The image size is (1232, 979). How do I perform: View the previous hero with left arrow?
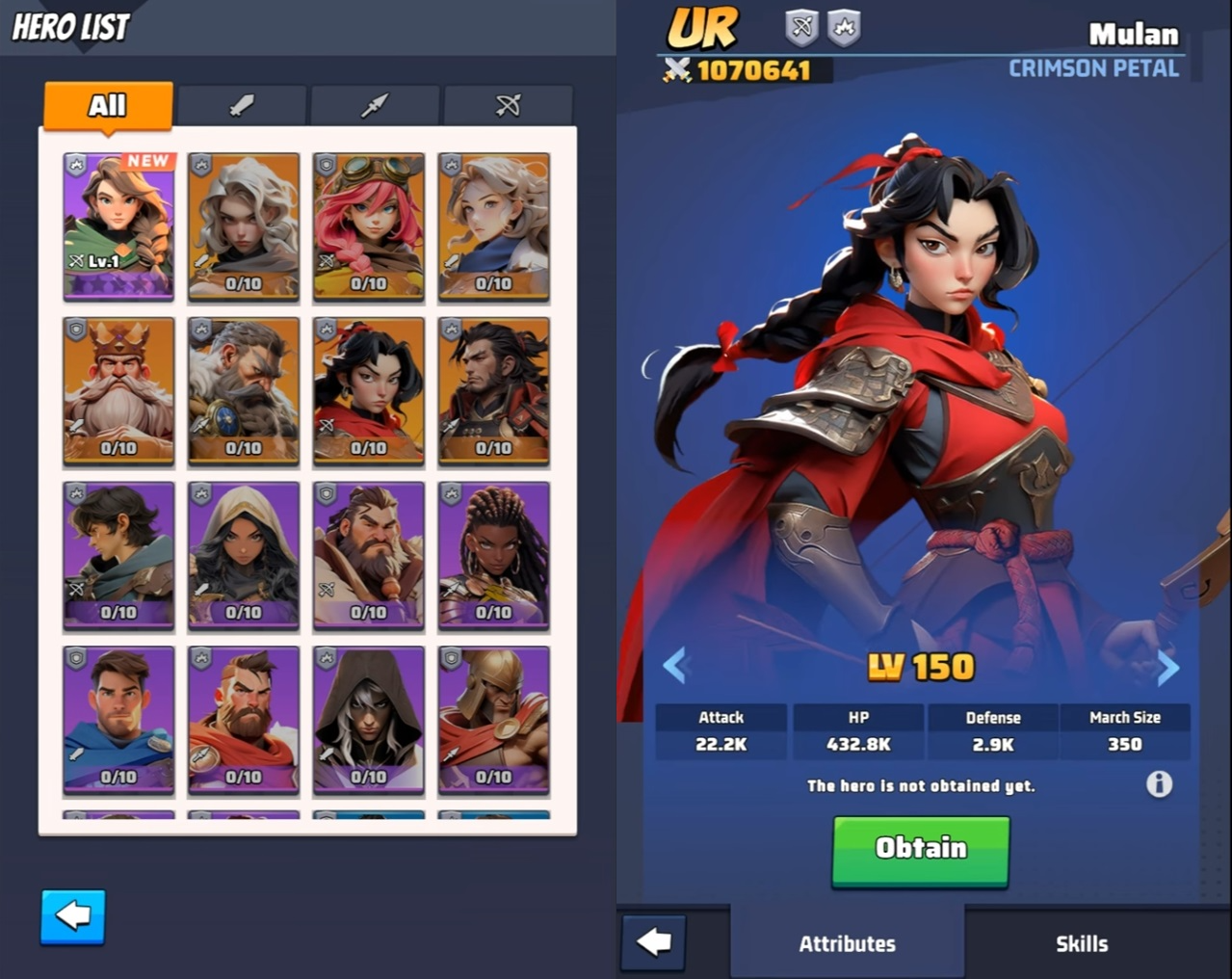pos(676,666)
